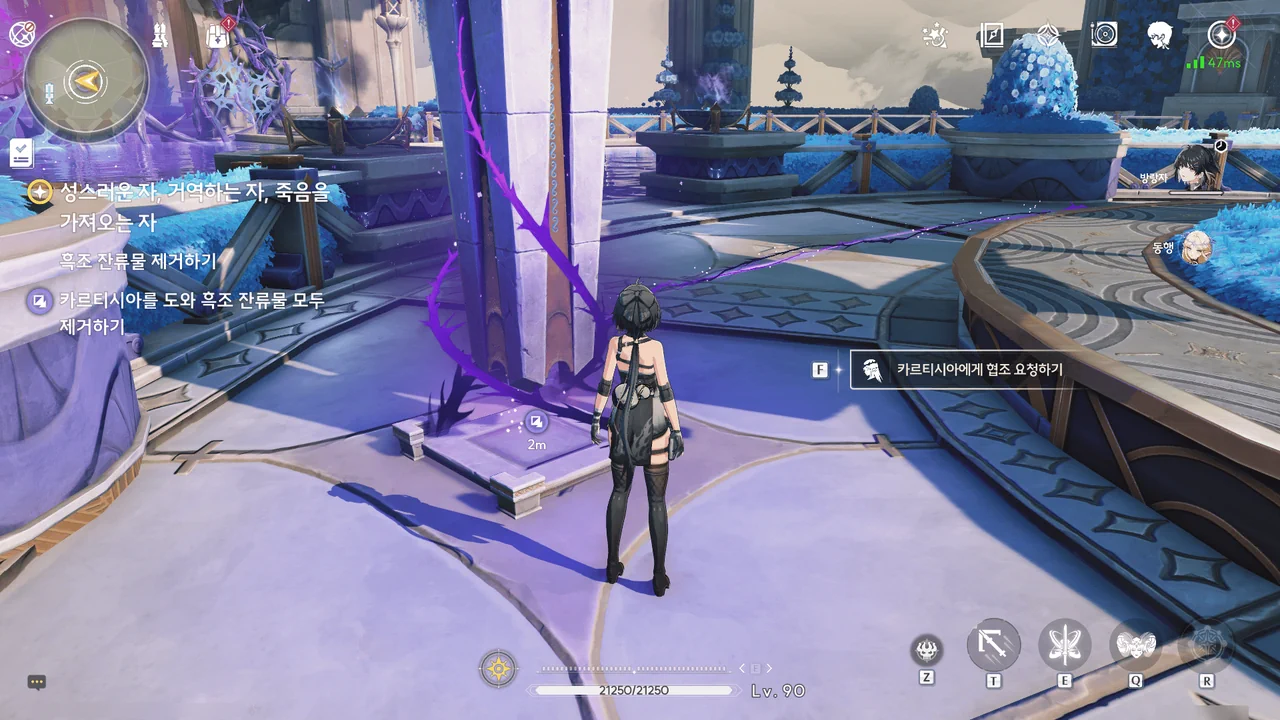Screen dimensions: 1280x720
Task: Open the chess pieces icon near minimap
Action: point(159,36)
